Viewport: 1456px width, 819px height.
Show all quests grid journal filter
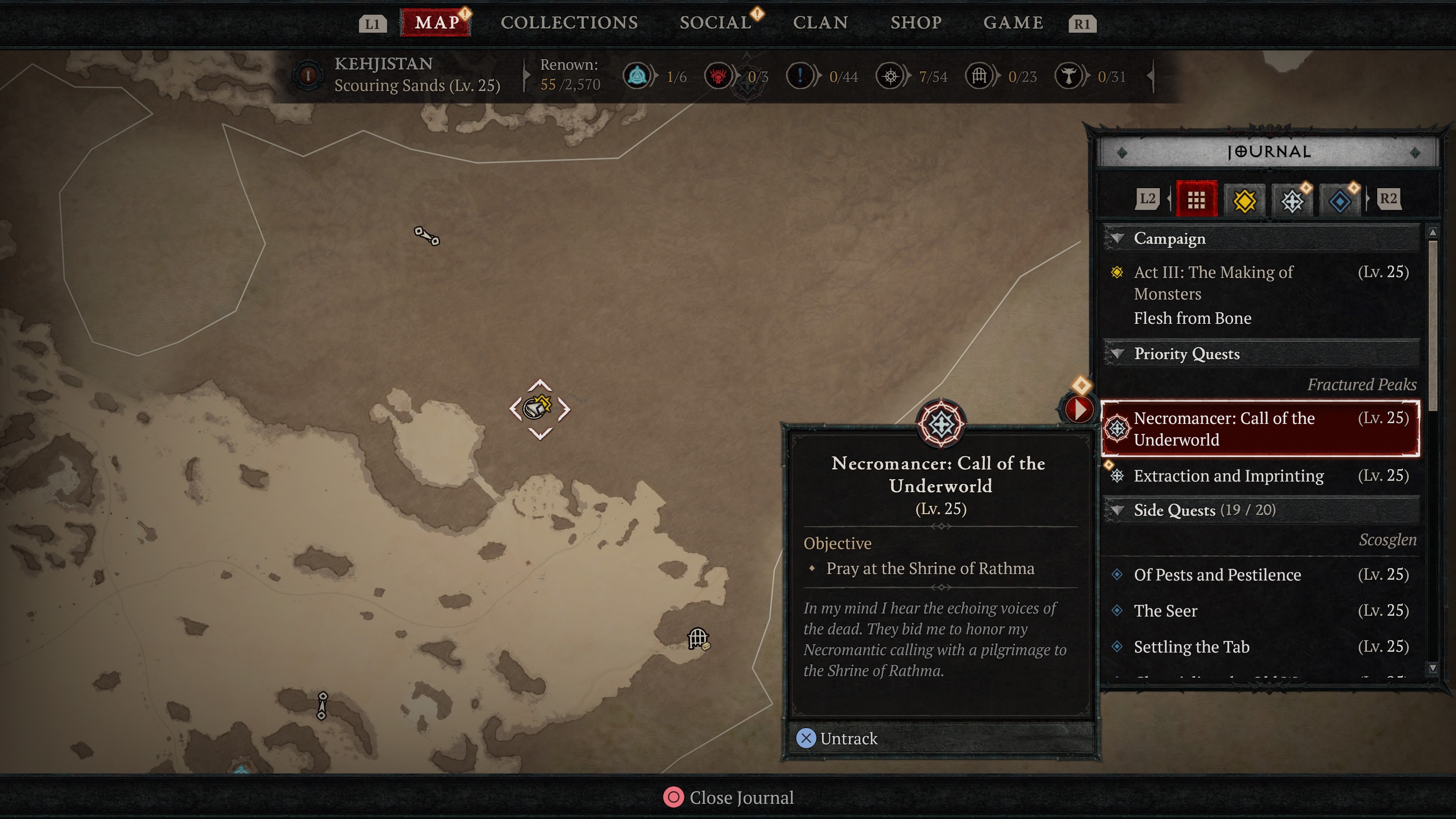click(x=1196, y=199)
